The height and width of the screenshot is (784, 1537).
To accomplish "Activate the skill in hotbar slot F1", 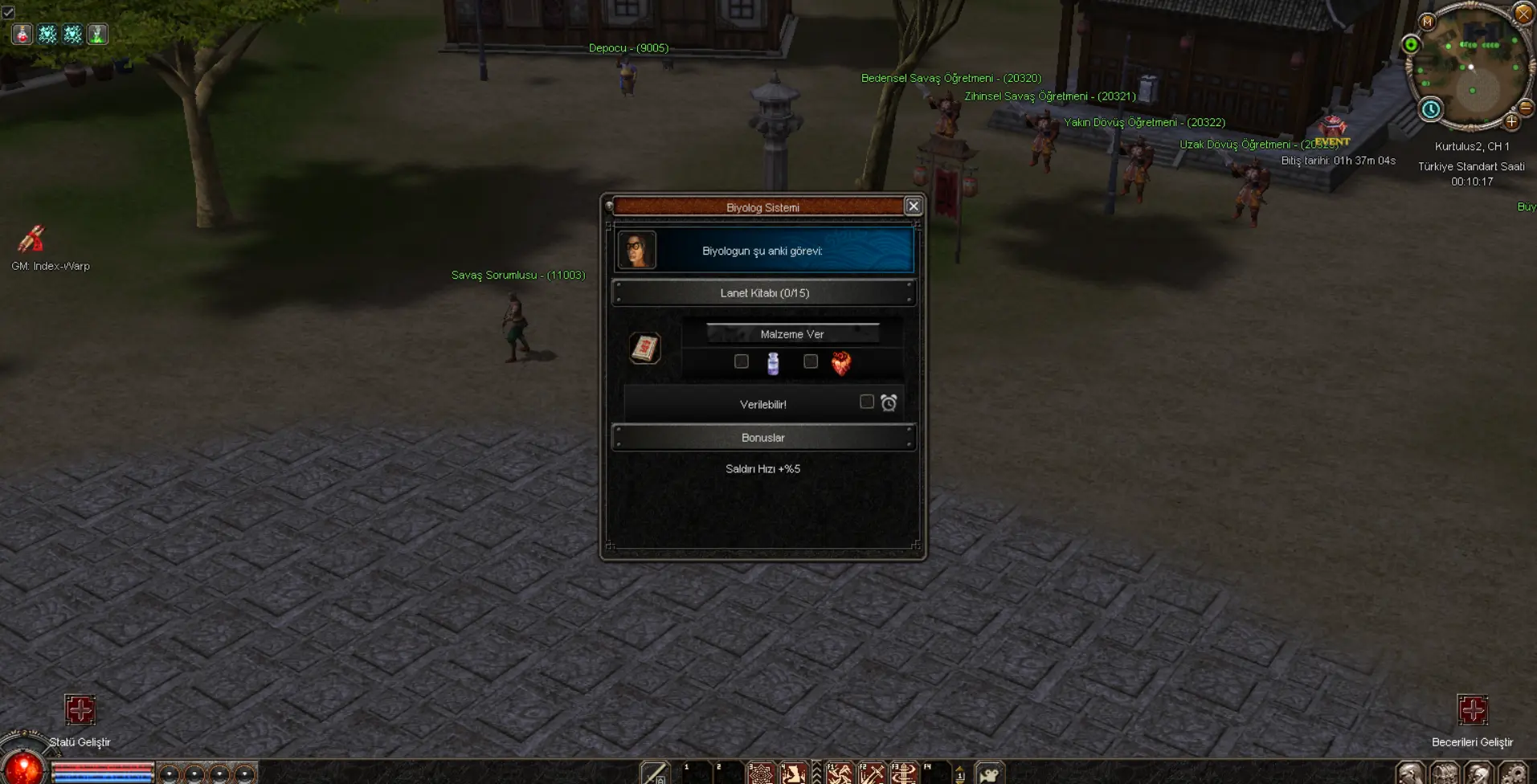I will click(840, 774).
